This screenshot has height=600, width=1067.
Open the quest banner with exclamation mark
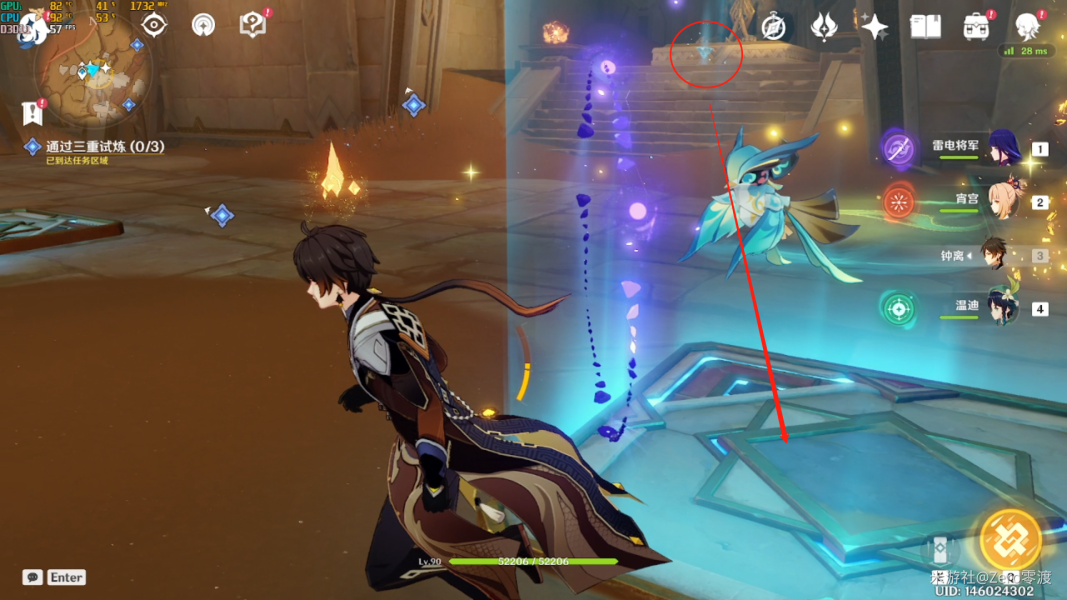(x=33, y=112)
